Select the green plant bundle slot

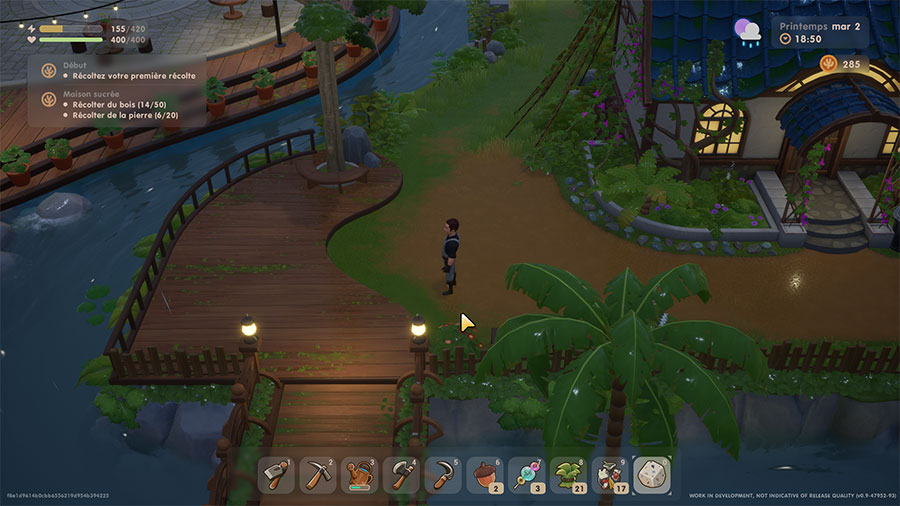(x=569, y=475)
